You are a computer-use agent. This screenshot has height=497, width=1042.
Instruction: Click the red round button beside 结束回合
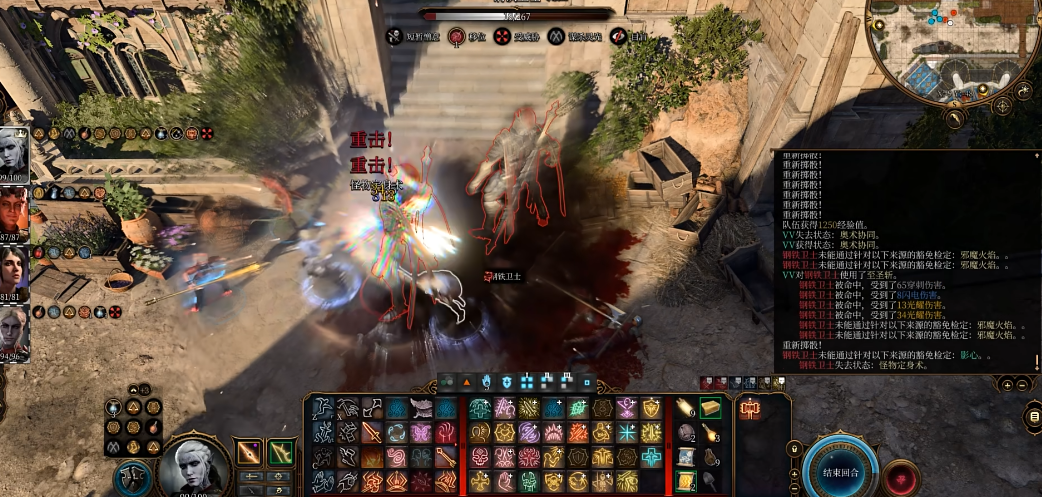pyautogui.click(x=902, y=478)
